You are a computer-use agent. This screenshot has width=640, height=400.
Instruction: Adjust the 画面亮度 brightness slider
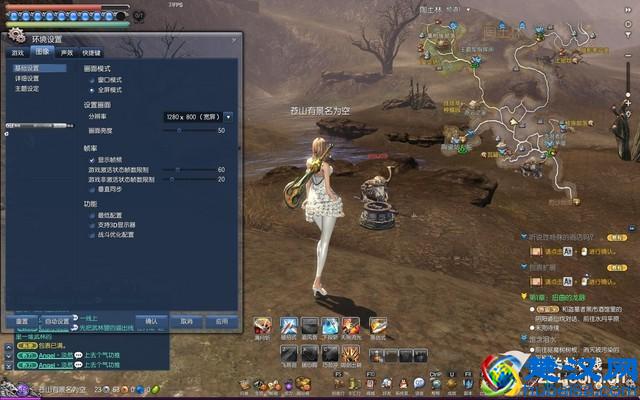tap(180, 130)
